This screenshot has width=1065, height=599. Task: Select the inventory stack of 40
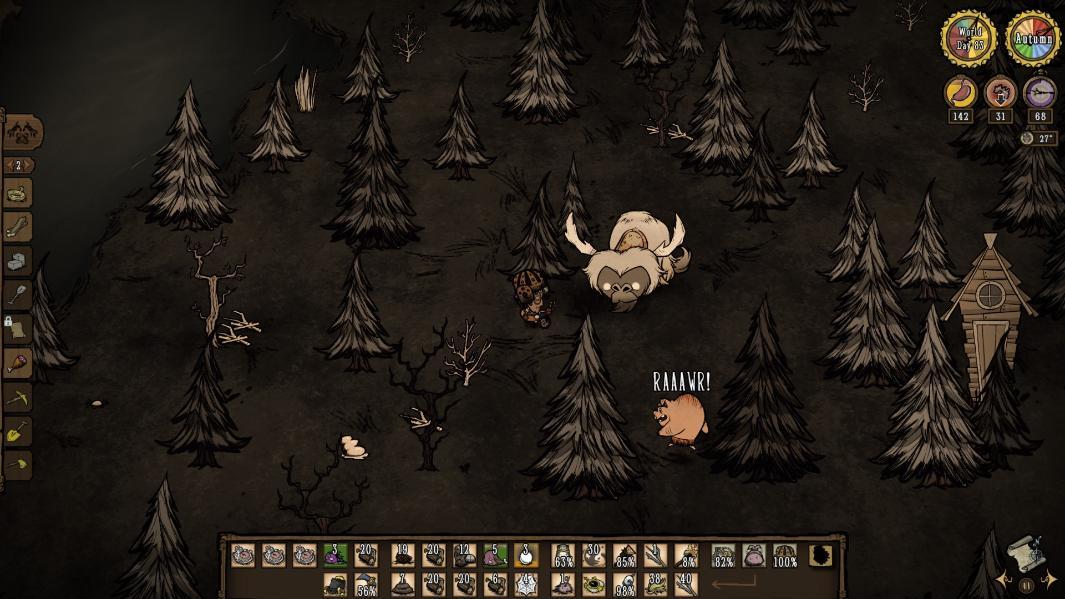coord(685,584)
